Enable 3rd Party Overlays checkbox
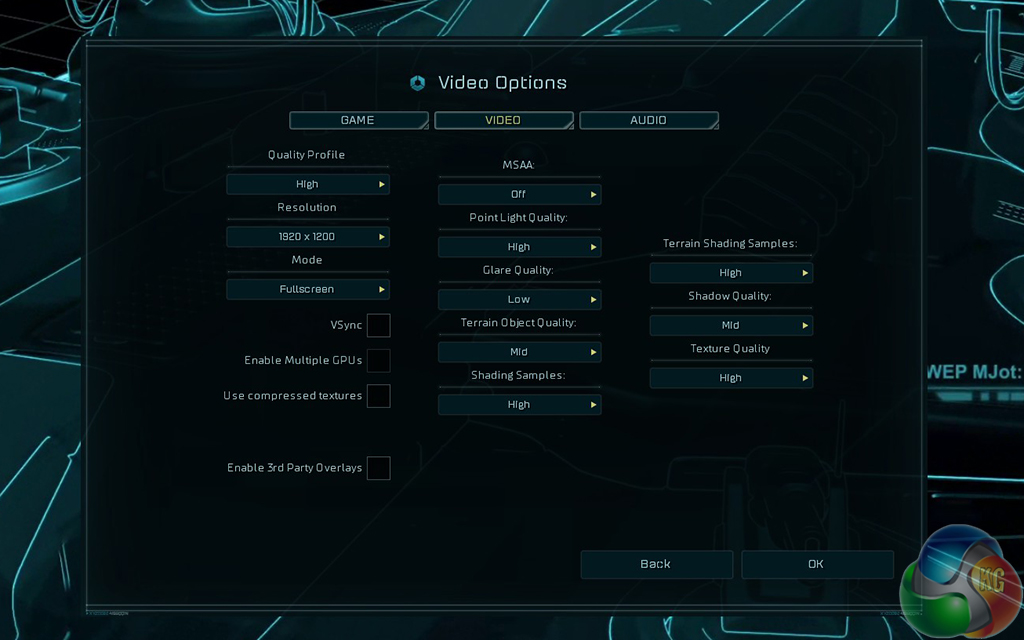 [378, 467]
